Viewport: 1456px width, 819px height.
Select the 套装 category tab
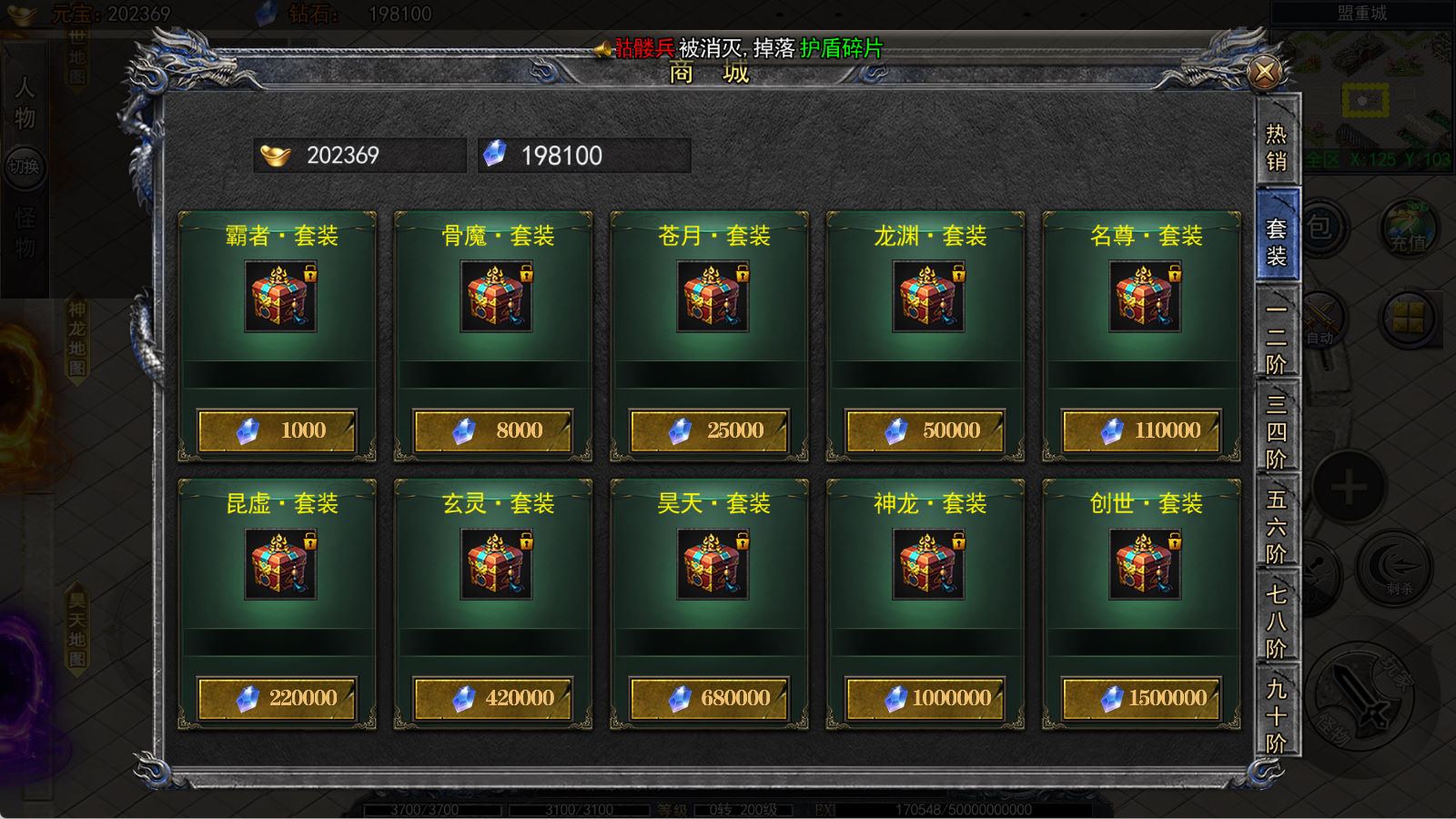point(1277,242)
